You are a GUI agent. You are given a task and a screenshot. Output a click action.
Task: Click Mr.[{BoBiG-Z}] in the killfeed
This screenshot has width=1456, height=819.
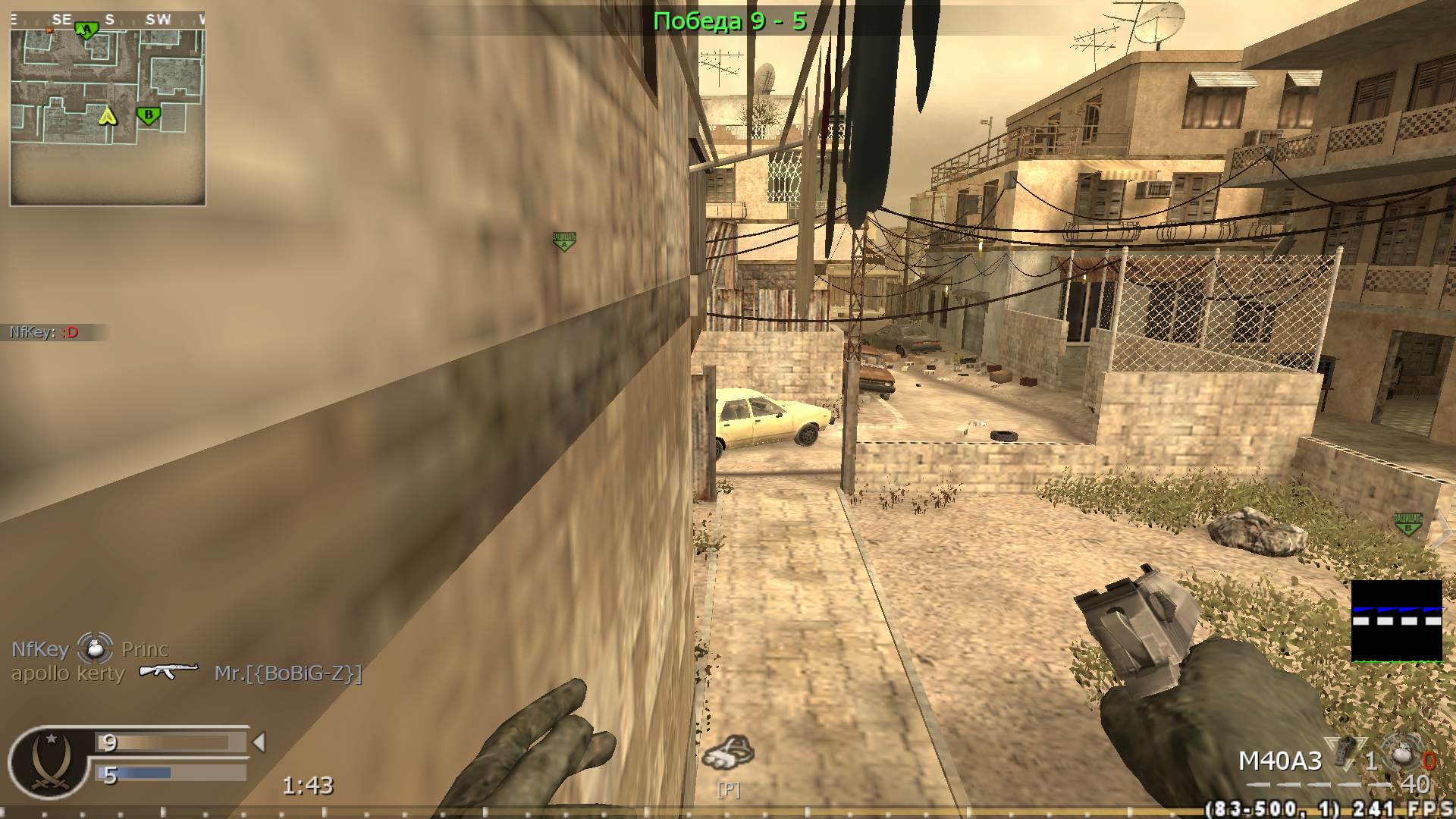(x=289, y=671)
